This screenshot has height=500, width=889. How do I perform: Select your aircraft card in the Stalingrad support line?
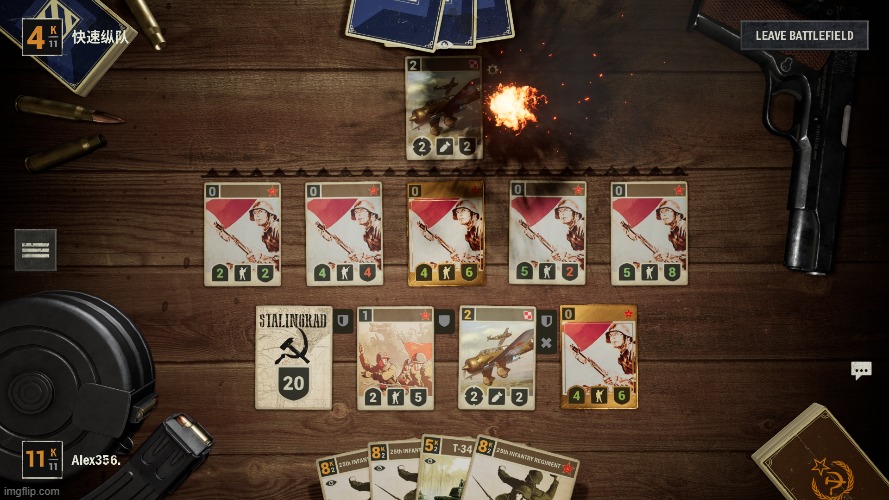click(x=497, y=357)
